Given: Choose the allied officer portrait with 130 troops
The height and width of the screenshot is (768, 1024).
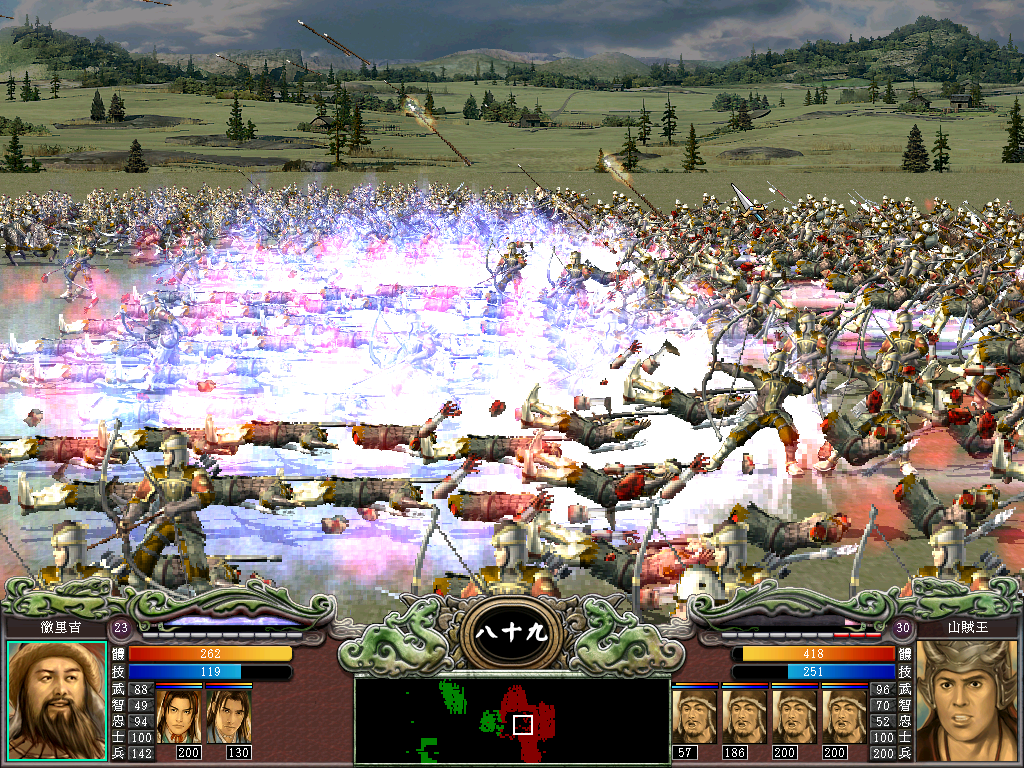Looking at the screenshot, I should coord(229,715).
